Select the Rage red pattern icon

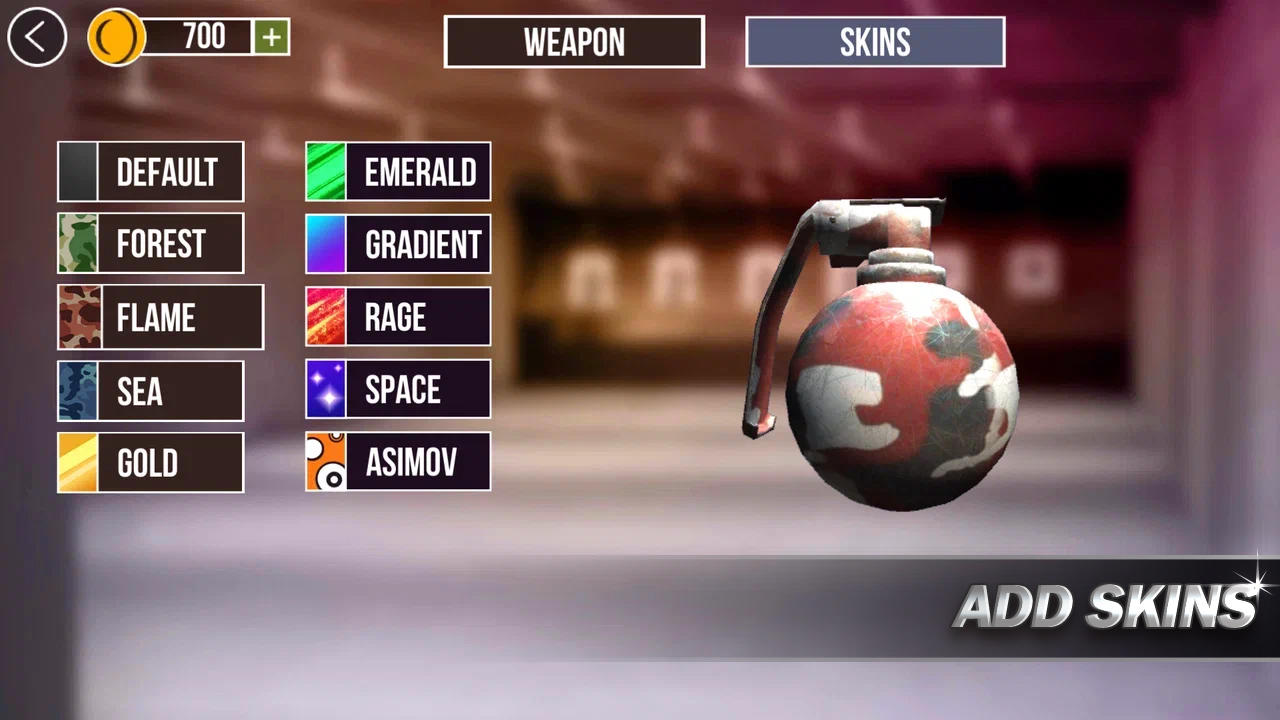324,317
